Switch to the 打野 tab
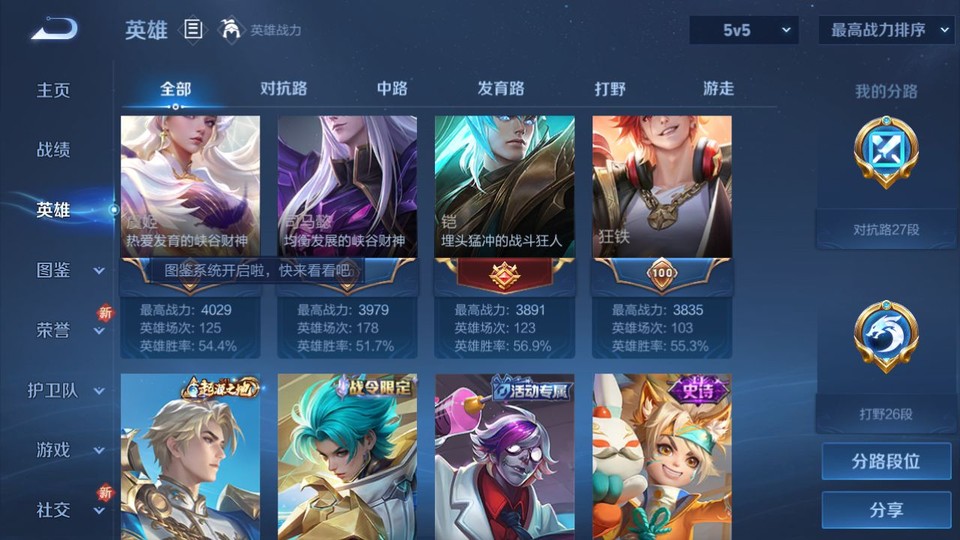The height and width of the screenshot is (540, 960). click(610, 88)
